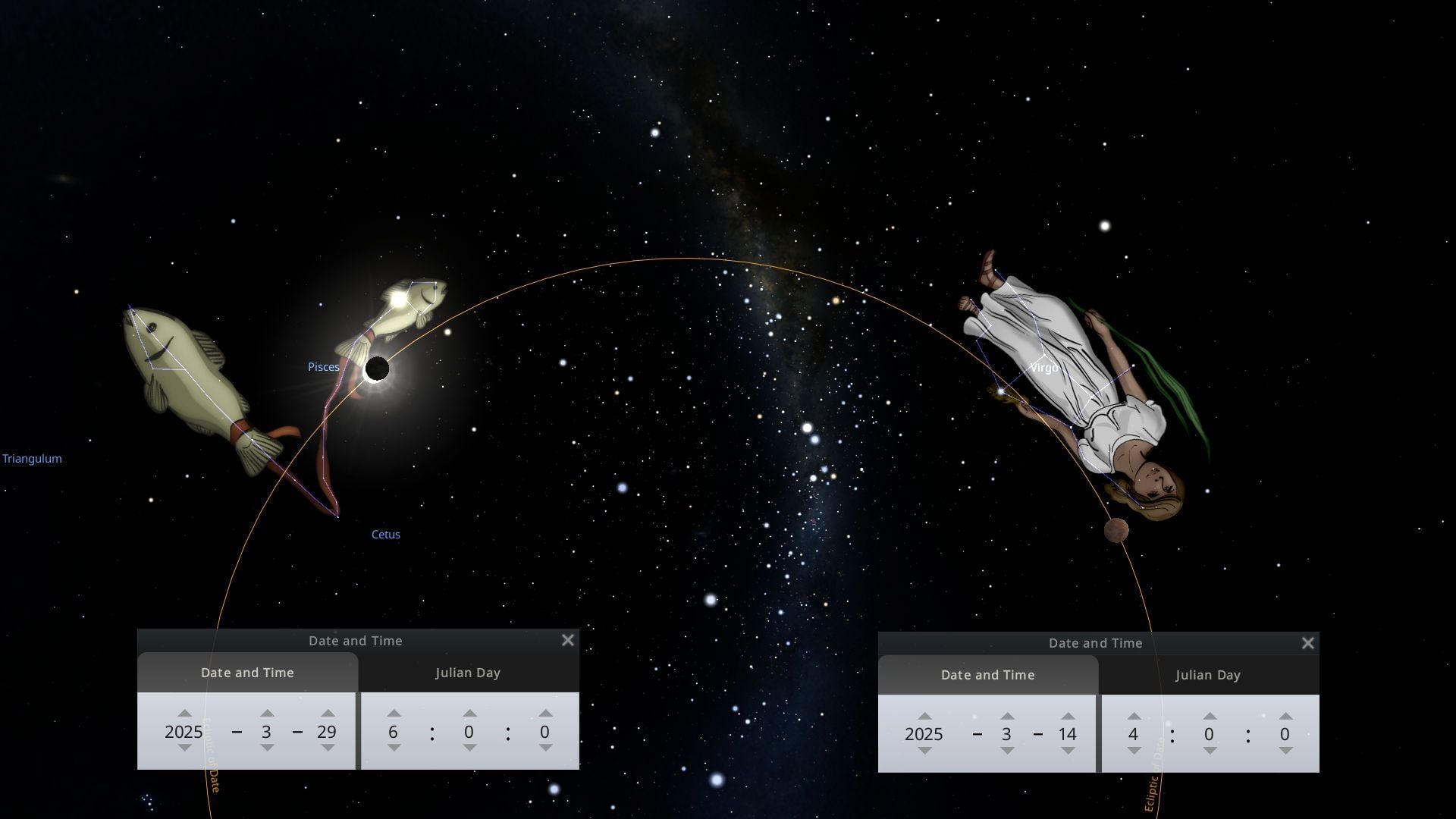
Task: Click the day field showing 29
Action: (x=327, y=732)
